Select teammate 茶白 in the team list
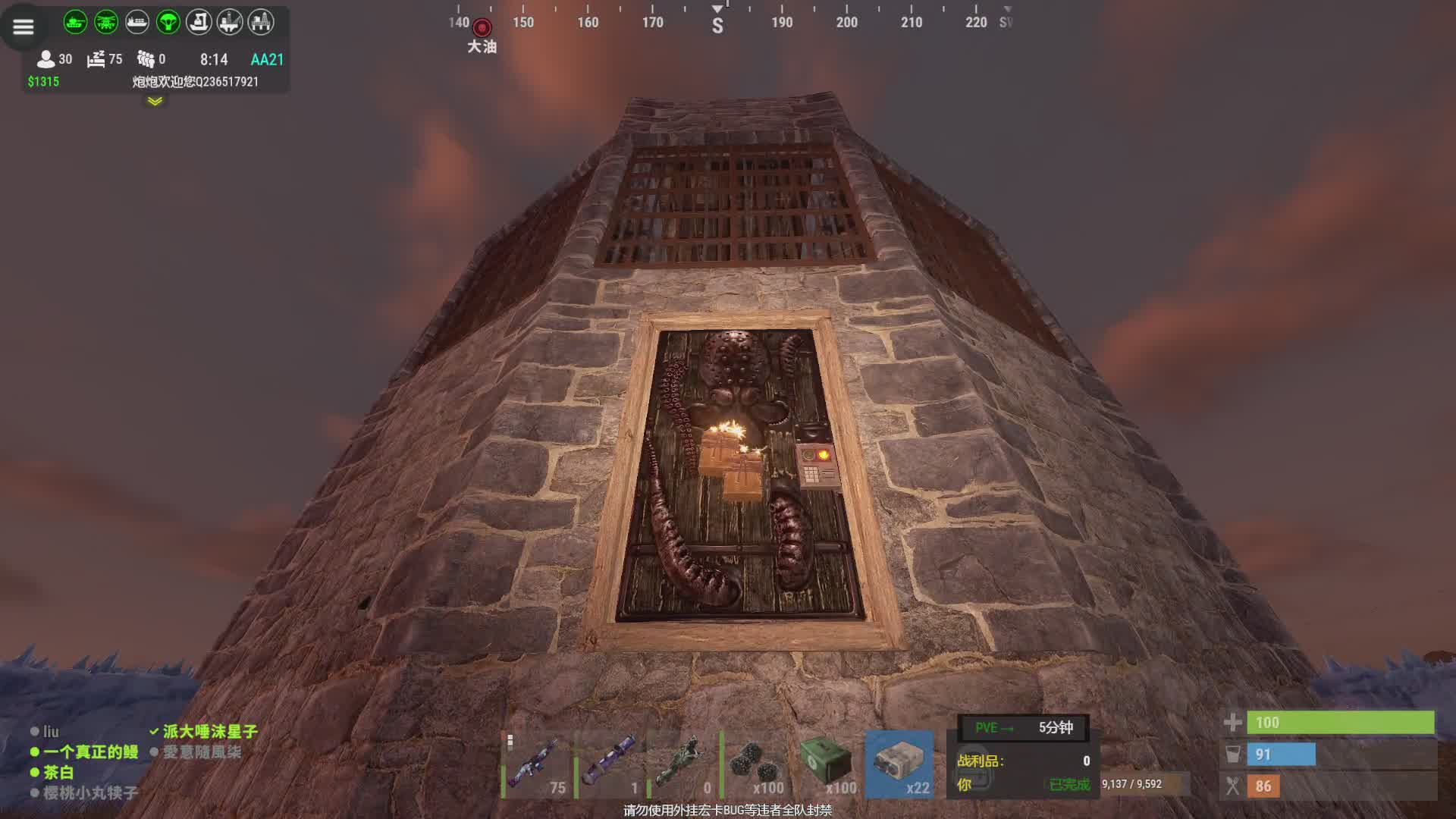Viewport: 1456px width, 819px height. pyautogui.click(x=58, y=773)
